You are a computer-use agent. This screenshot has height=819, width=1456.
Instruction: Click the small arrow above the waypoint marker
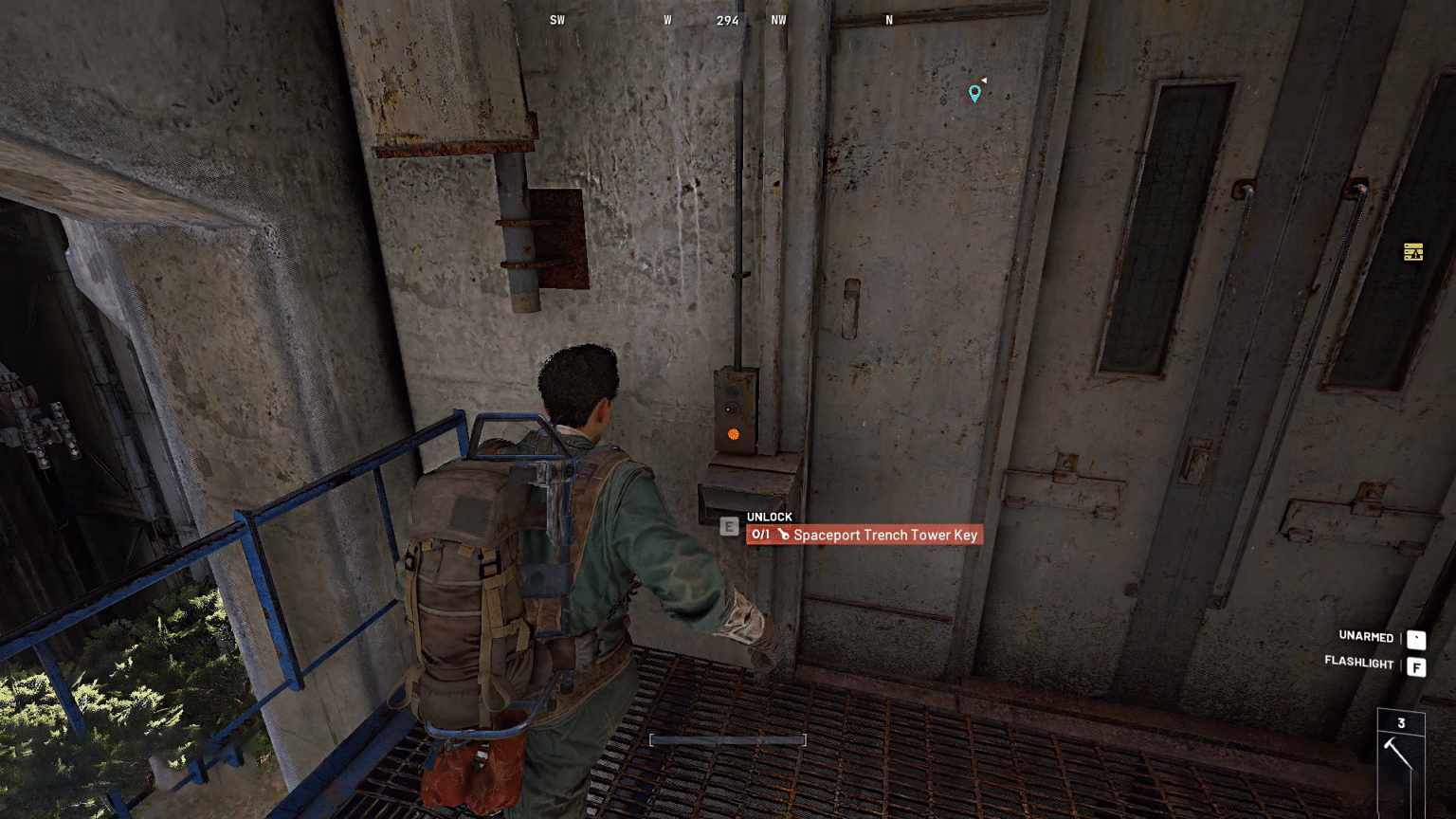(983, 80)
